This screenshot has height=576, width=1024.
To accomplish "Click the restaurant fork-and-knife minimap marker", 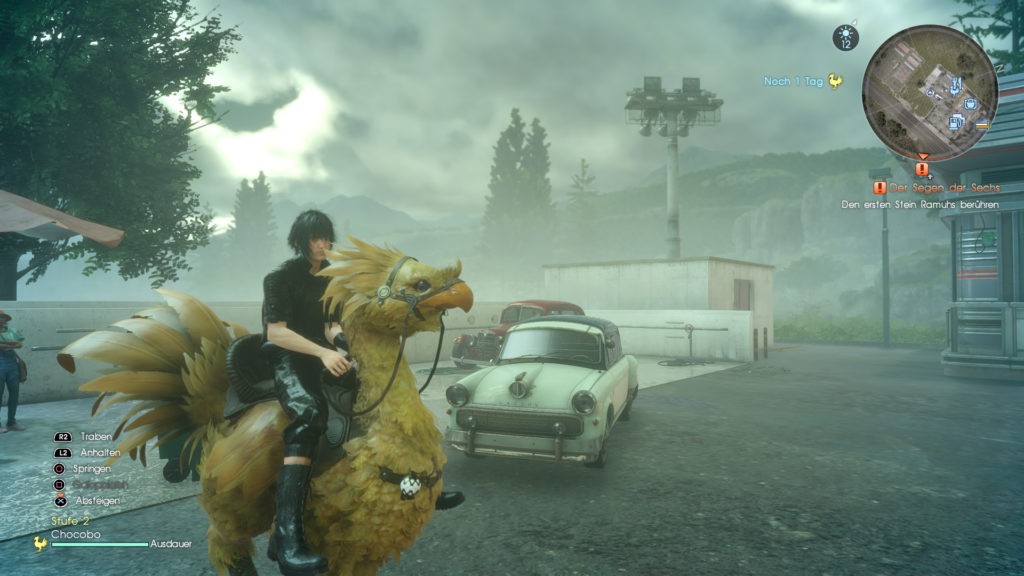I will (957, 83).
